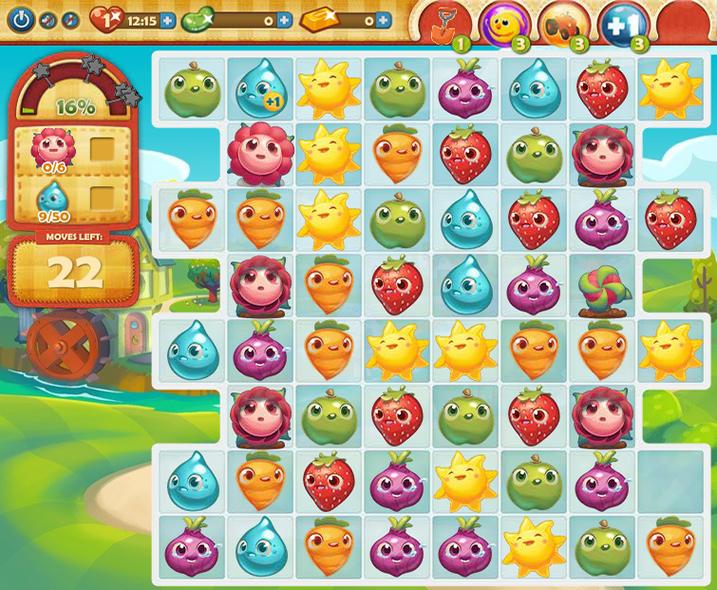Buy more magic beans via plus button
The width and height of the screenshot is (717, 590).
(284, 20)
